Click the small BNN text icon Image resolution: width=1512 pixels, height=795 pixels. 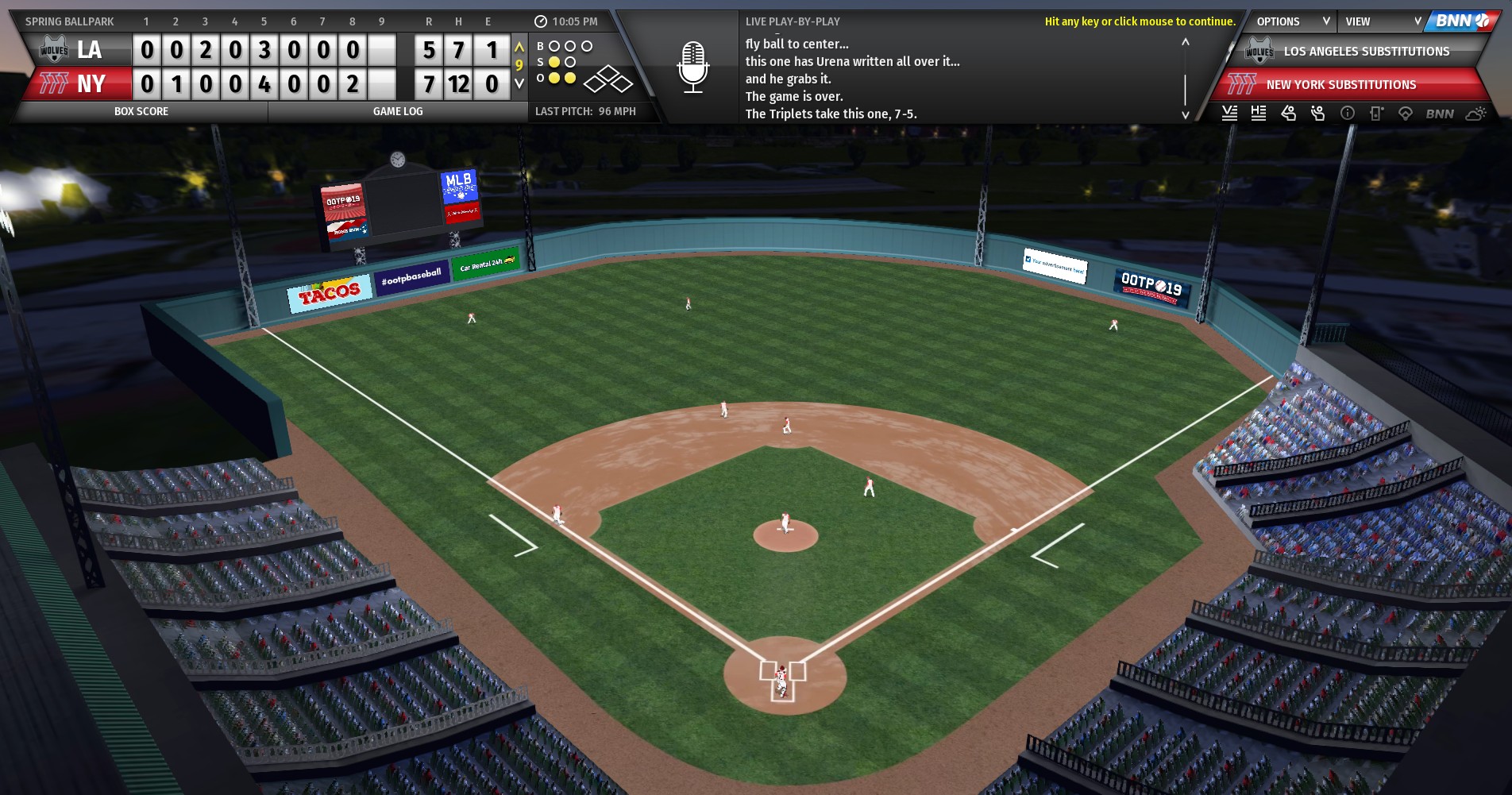[1440, 114]
